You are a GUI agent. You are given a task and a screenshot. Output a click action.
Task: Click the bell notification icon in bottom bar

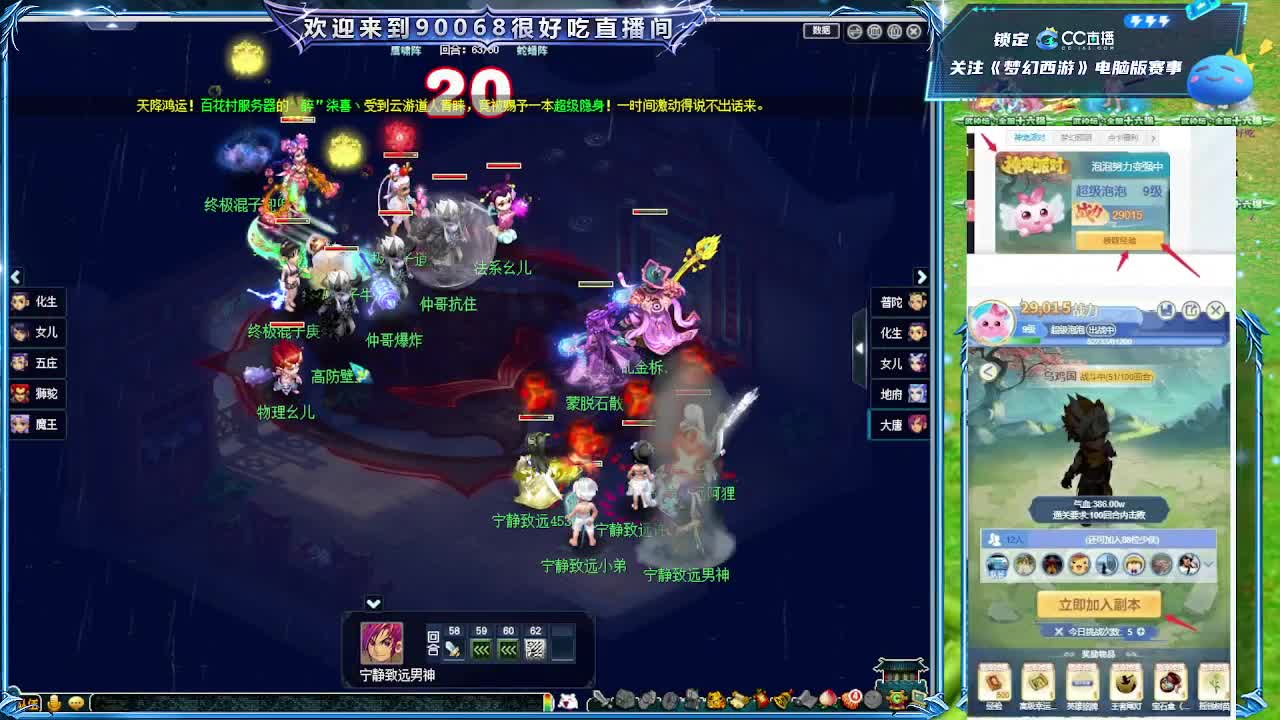coord(780,697)
